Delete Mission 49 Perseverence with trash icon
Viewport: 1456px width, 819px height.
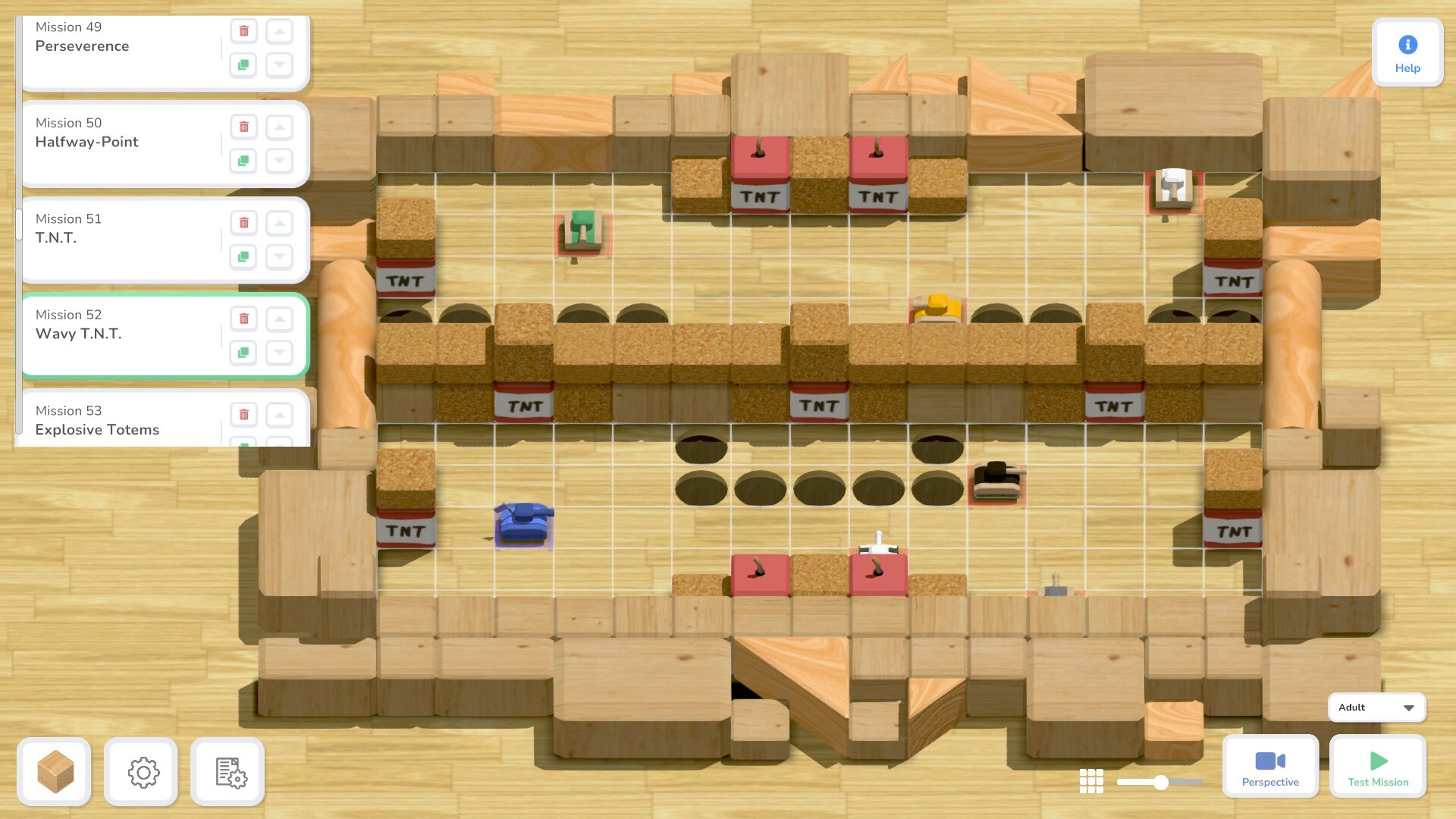click(243, 30)
